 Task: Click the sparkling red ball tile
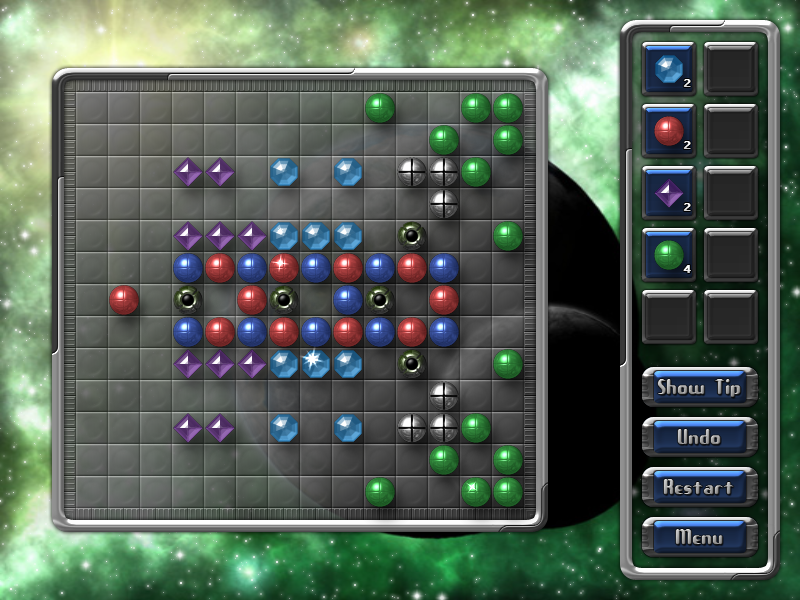(x=284, y=267)
